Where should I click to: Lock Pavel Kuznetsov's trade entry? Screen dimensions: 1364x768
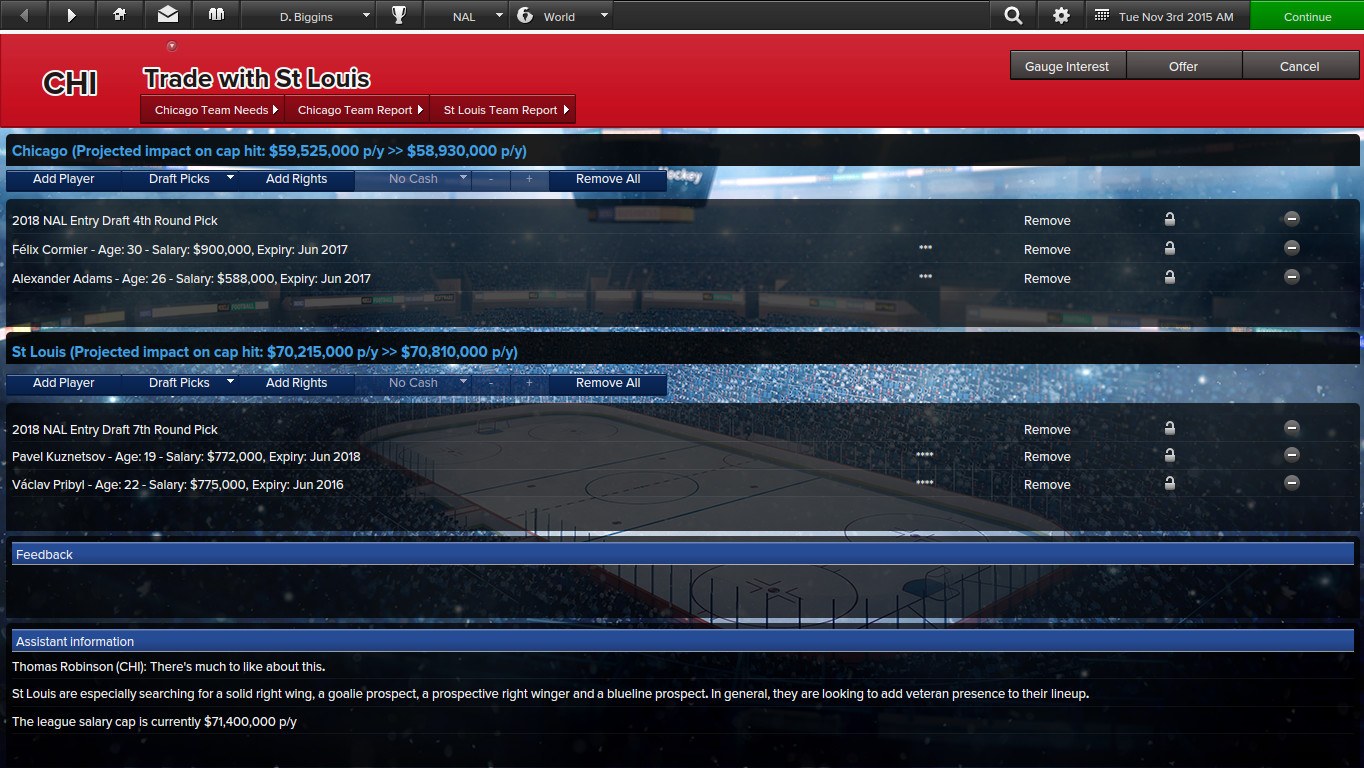pos(1169,455)
